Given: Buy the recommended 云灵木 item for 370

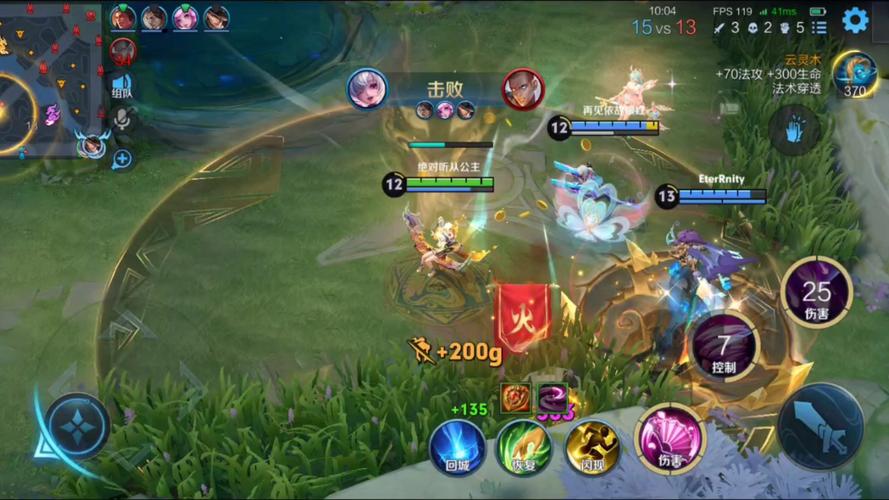Looking at the screenshot, I should (x=855, y=74).
